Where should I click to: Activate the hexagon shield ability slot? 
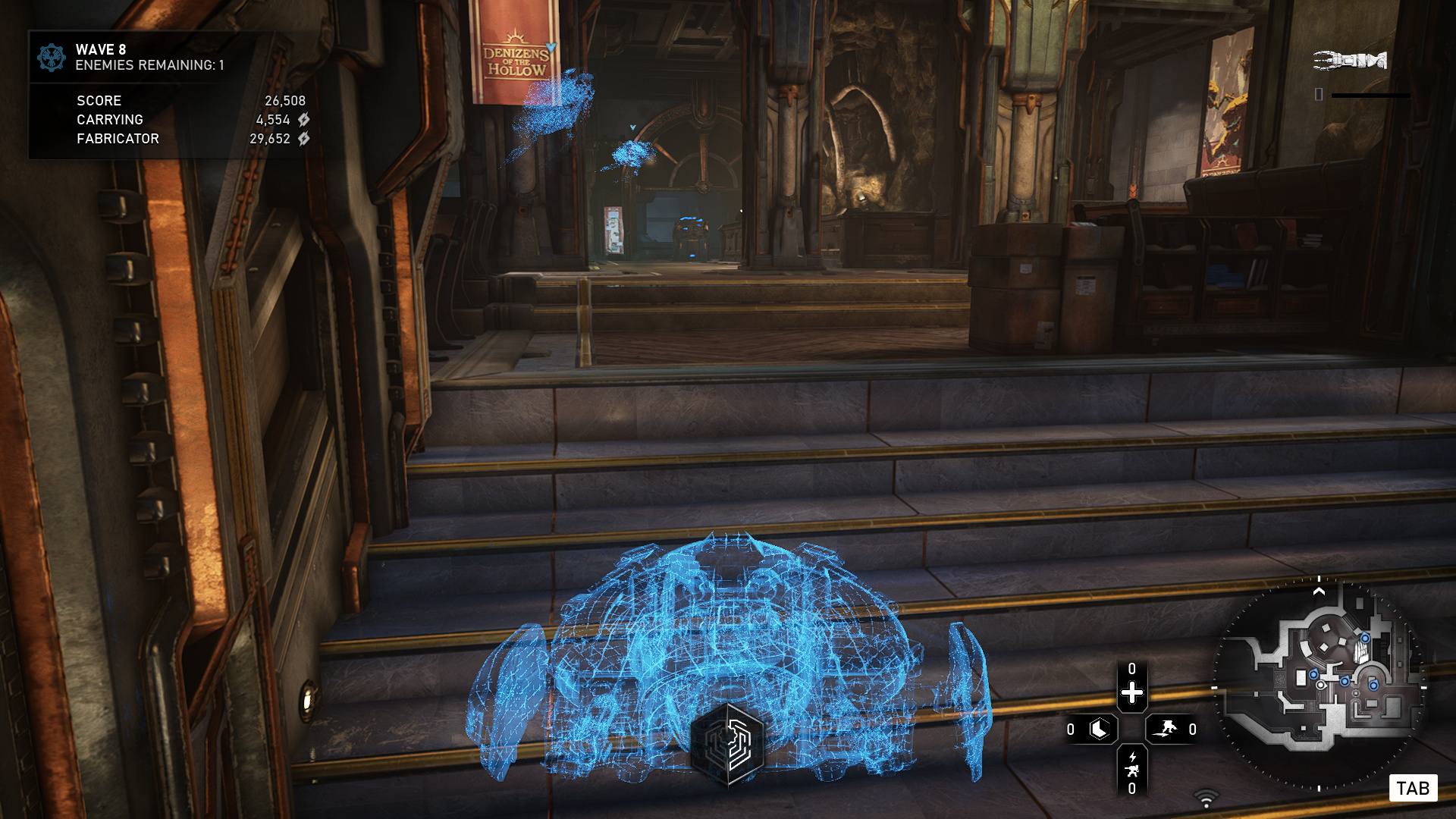click(x=1099, y=730)
